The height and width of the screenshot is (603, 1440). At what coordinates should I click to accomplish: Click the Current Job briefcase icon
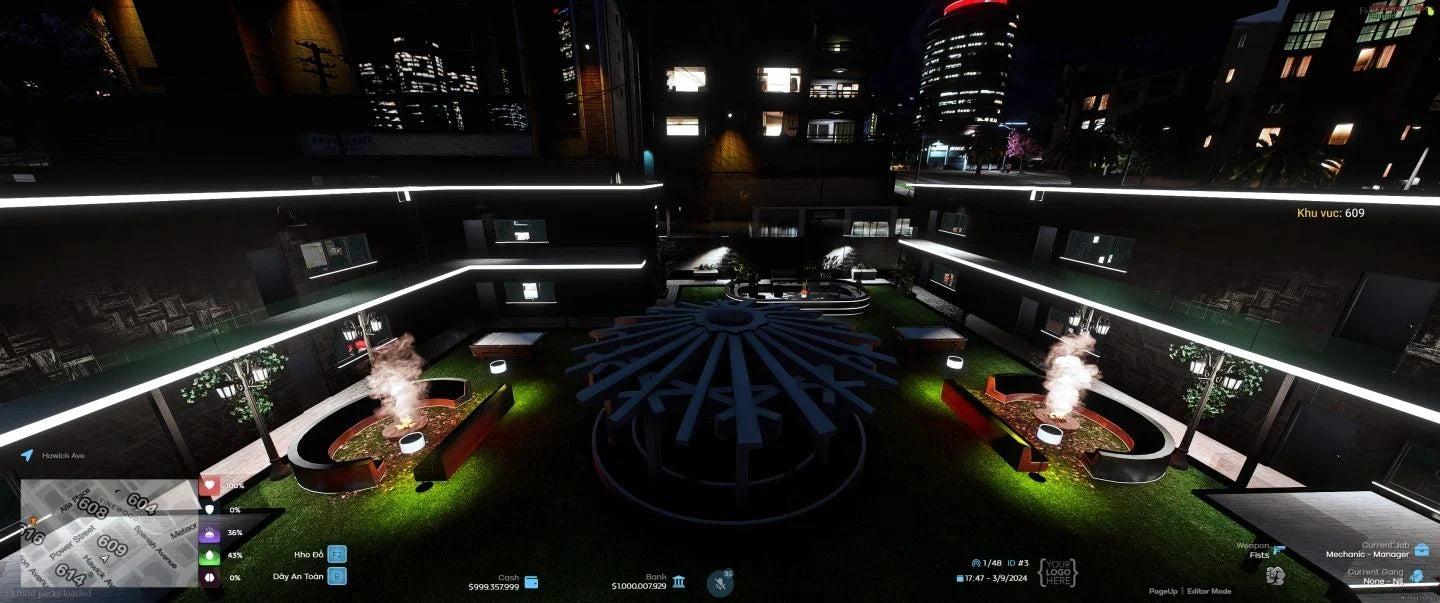[1421, 549]
